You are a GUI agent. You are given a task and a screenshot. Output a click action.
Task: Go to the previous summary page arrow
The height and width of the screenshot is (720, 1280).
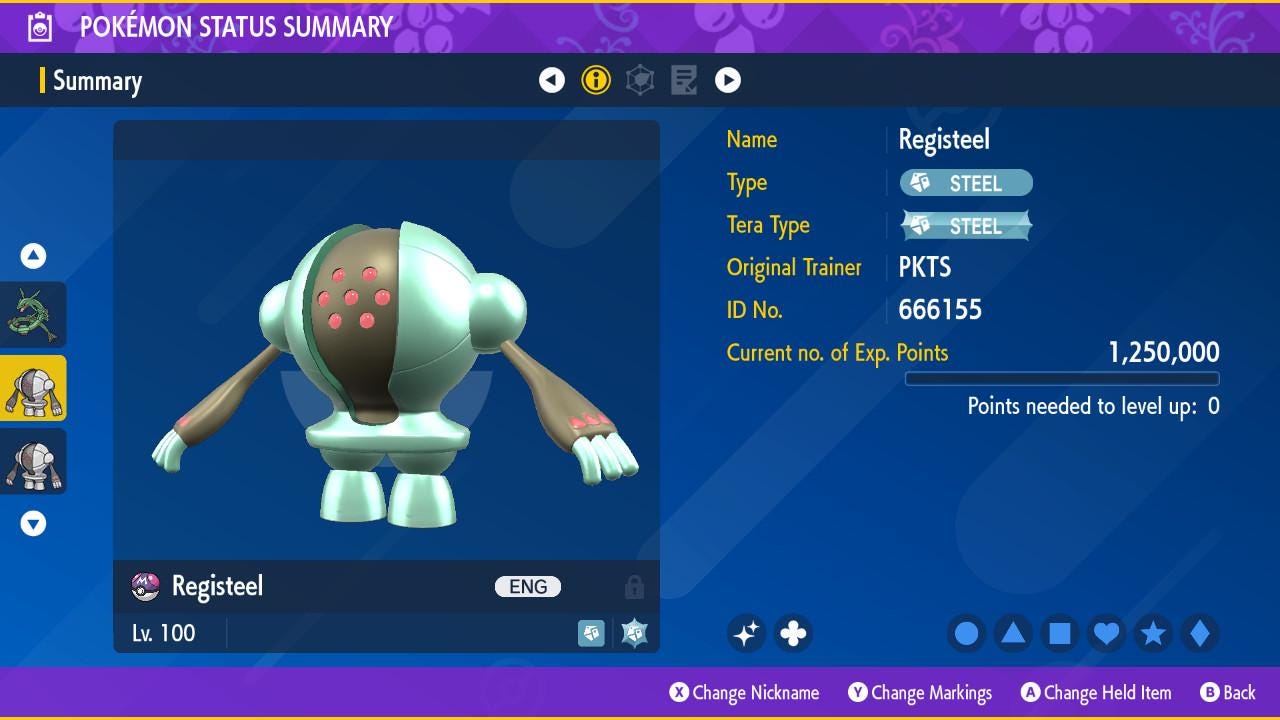click(x=552, y=80)
